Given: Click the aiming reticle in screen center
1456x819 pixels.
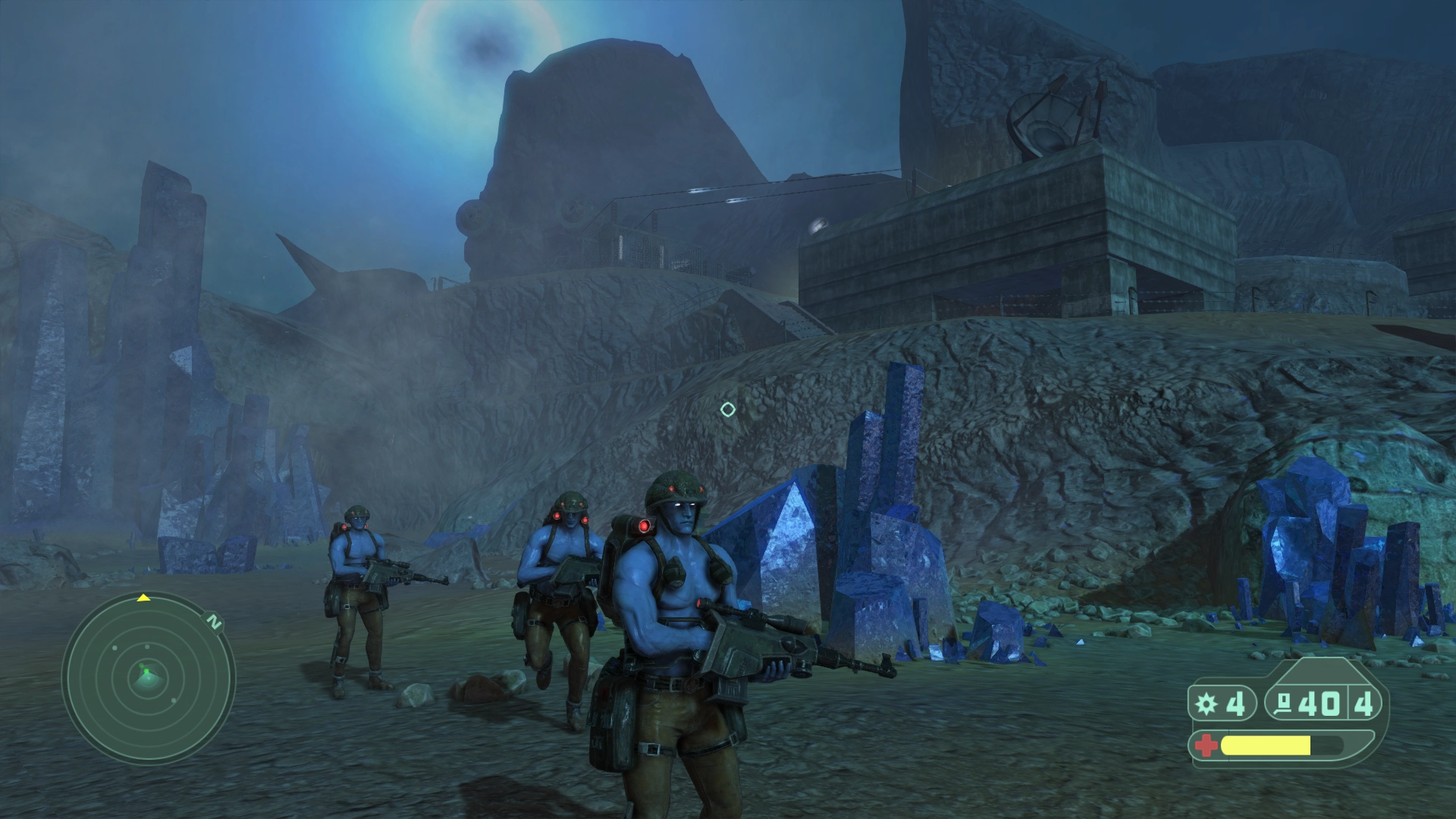Looking at the screenshot, I should pyautogui.click(x=728, y=409).
